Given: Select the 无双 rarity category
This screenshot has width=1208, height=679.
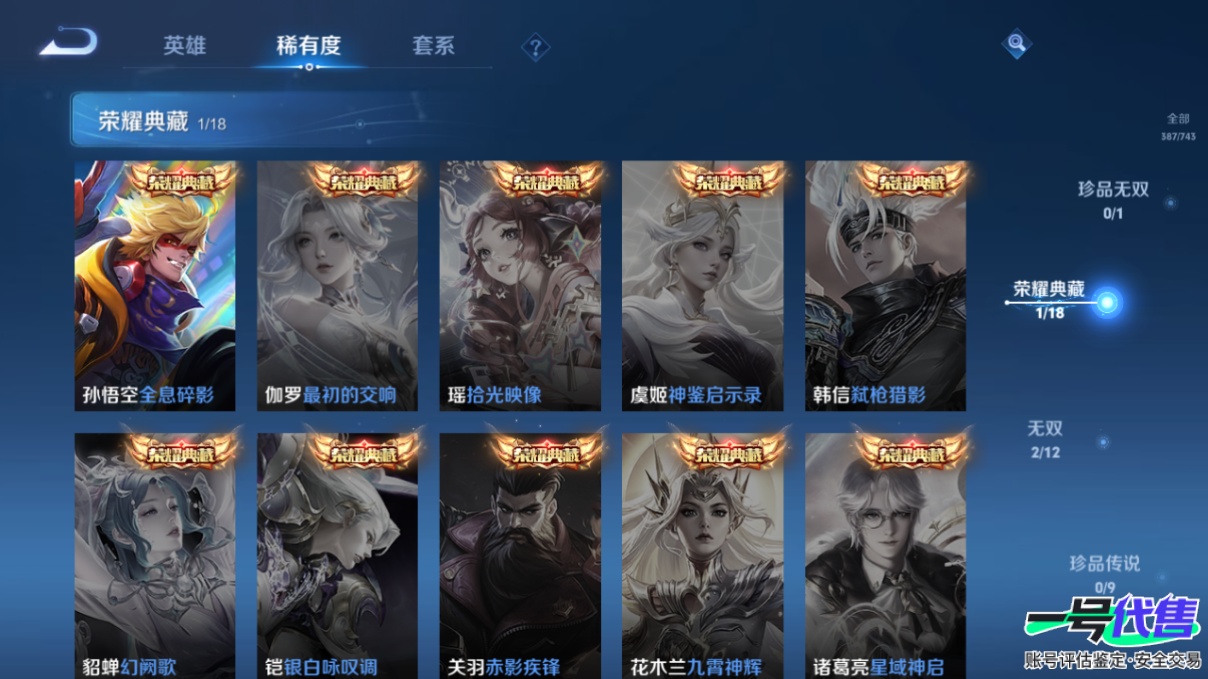Looking at the screenshot, I should [1045, 438].
